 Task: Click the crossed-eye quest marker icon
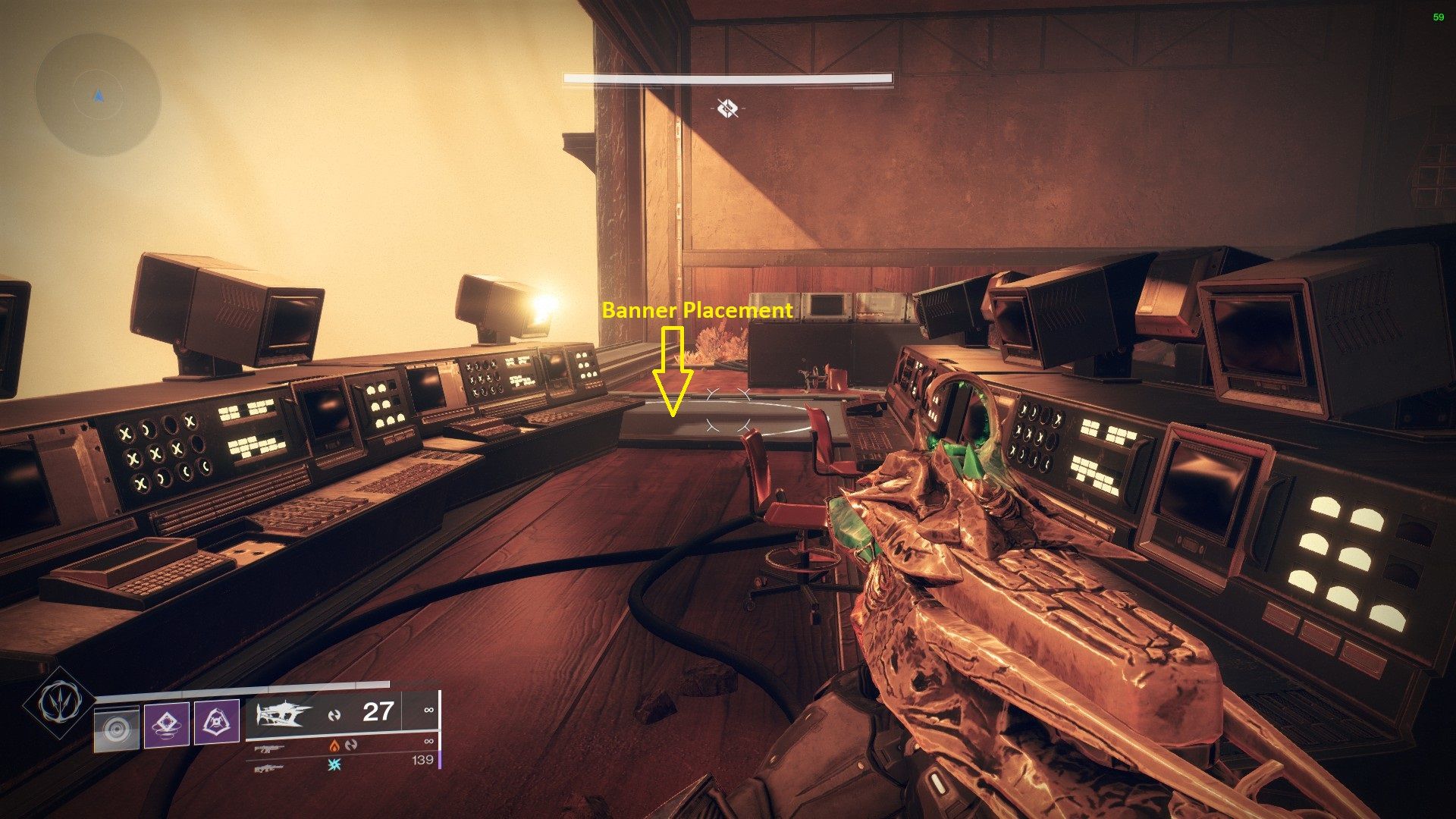pos(726,108)
